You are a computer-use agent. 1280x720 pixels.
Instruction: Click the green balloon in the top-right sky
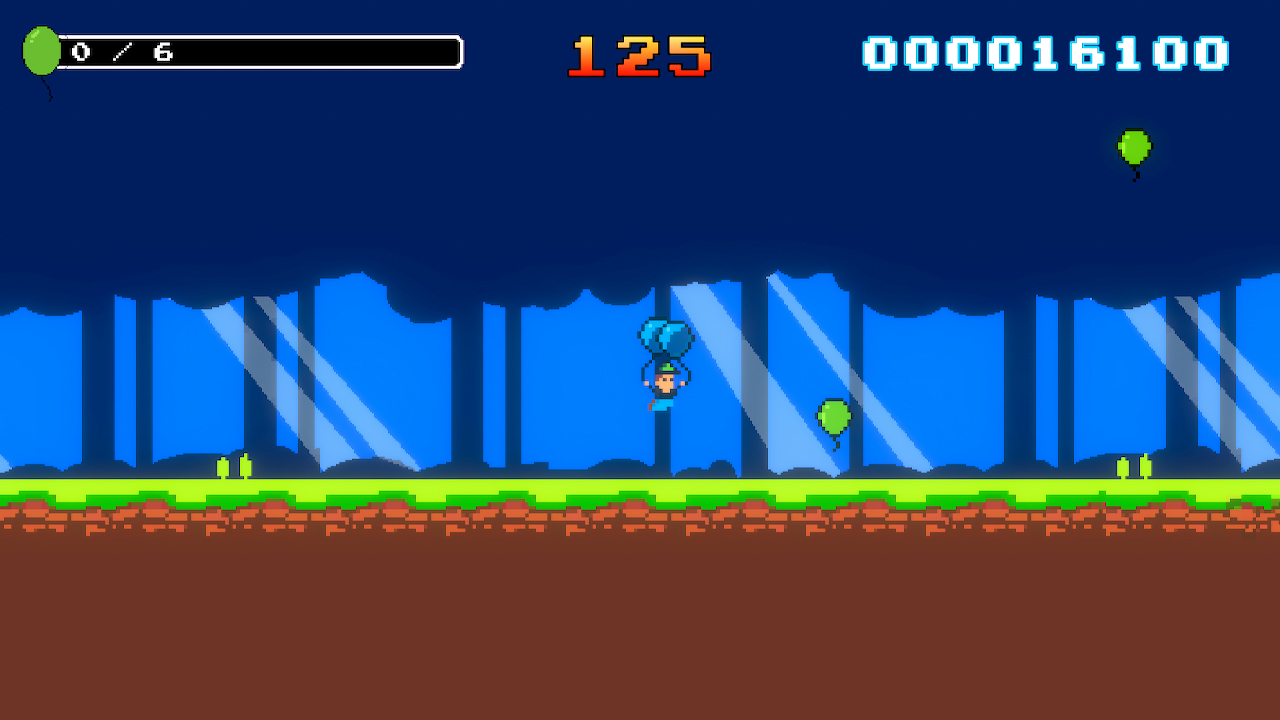point(1135,146)
